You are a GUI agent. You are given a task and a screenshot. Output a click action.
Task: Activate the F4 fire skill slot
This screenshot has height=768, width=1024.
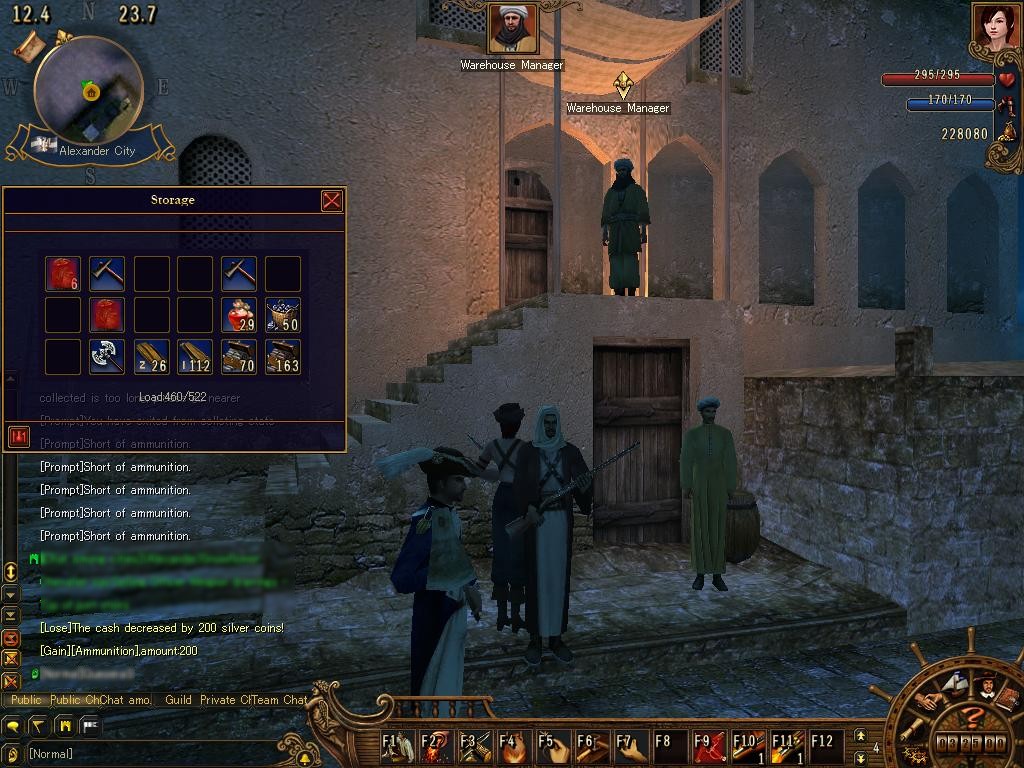[512, 746]
